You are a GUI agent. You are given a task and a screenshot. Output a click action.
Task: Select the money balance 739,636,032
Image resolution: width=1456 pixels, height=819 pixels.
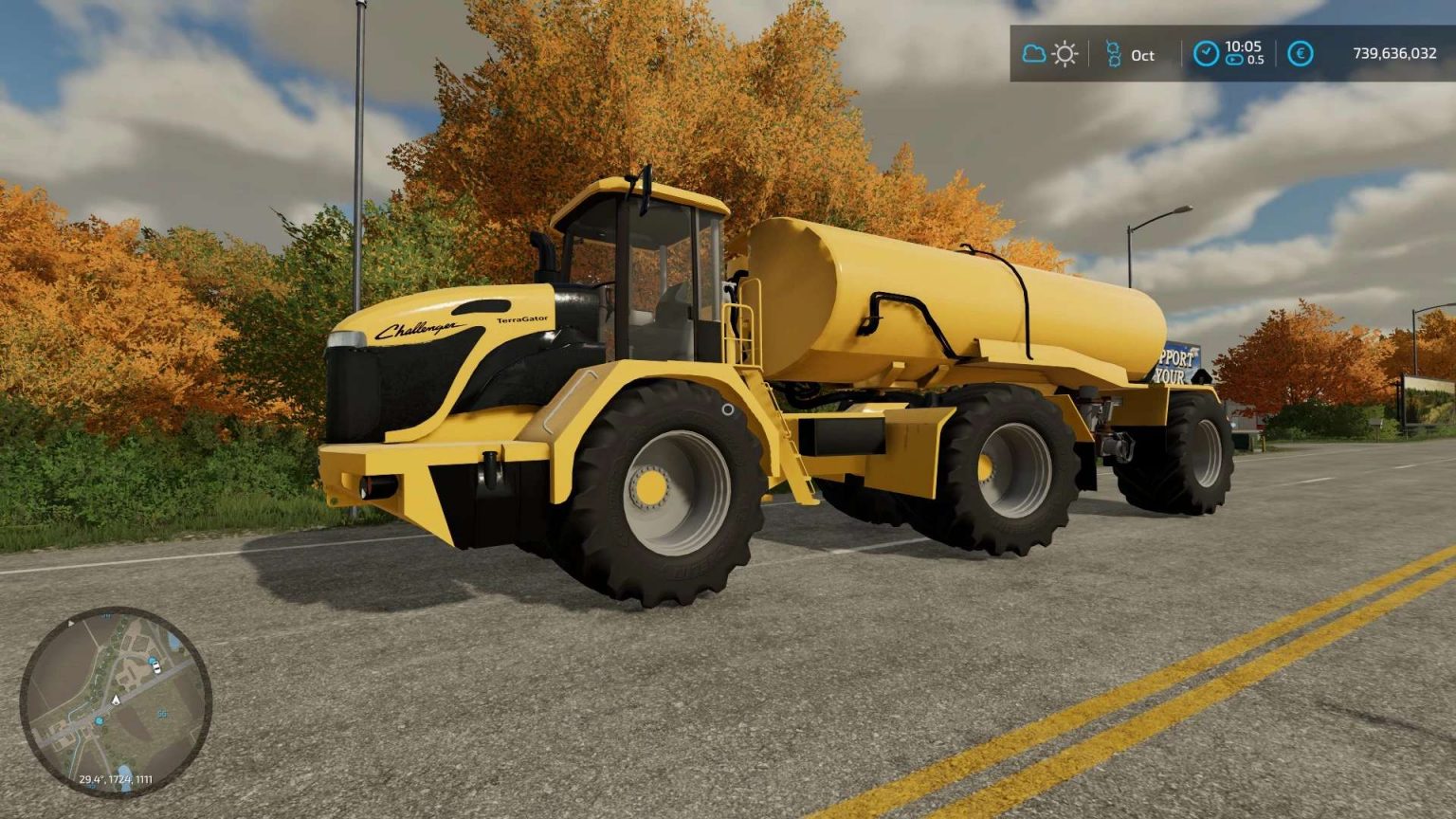click(1395, 53)
